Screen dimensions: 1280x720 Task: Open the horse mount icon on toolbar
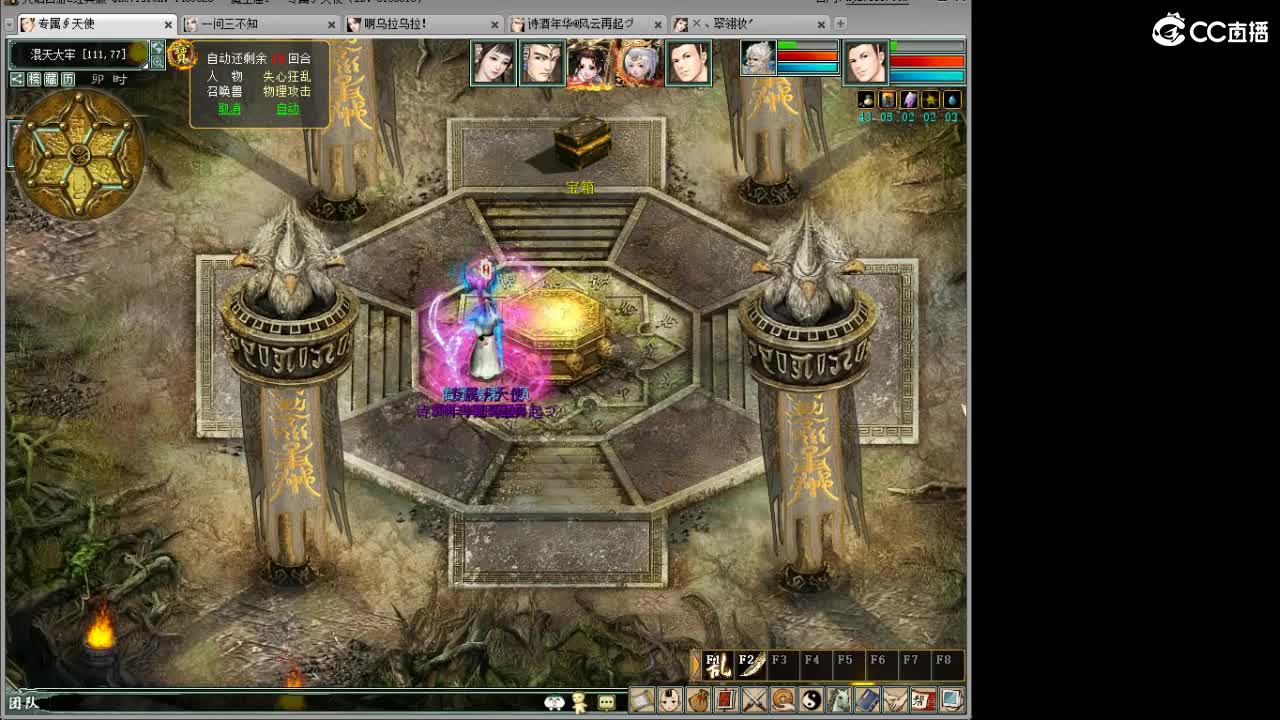840,698
